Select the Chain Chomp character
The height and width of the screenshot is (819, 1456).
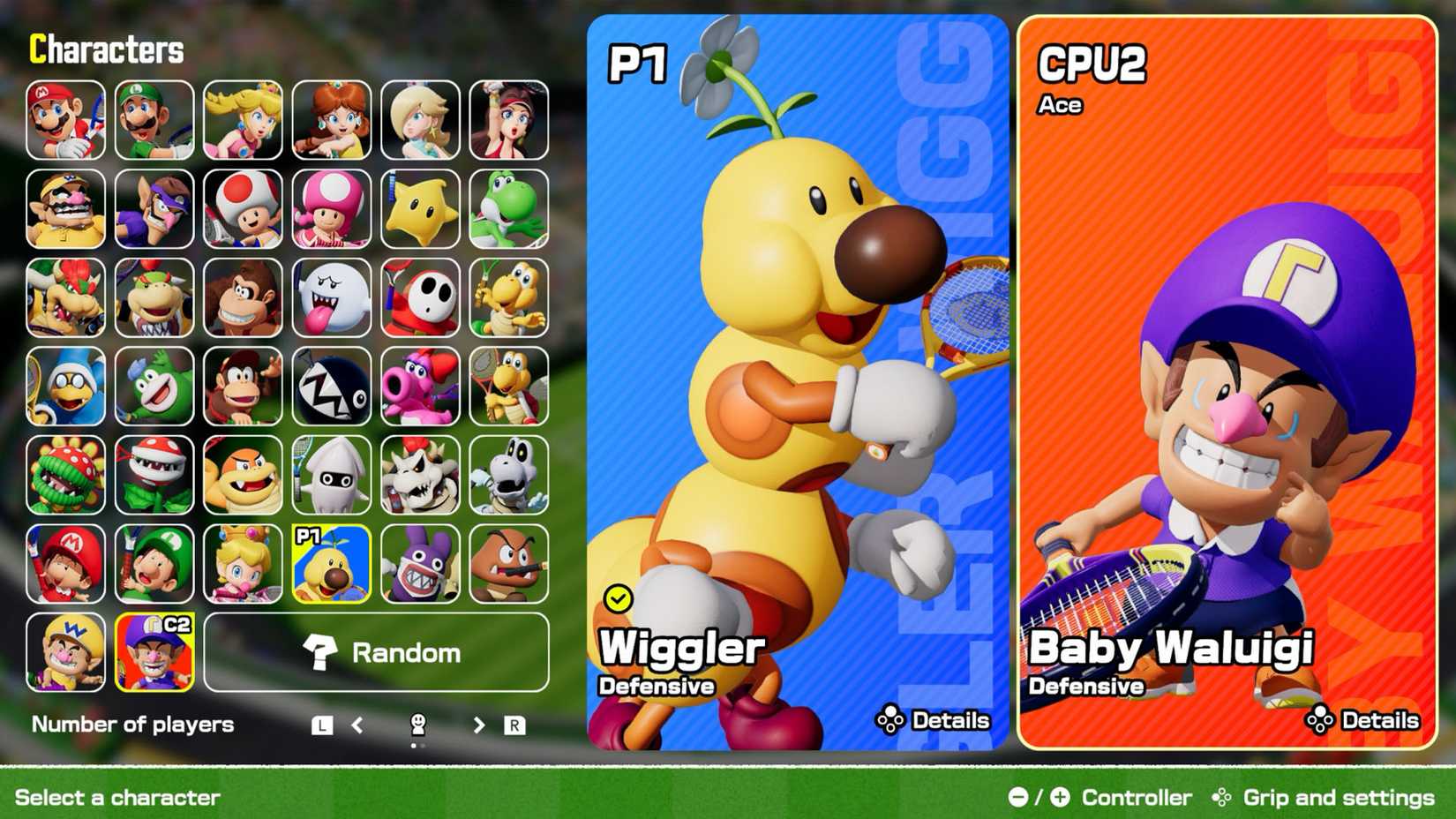click(330, 387)
